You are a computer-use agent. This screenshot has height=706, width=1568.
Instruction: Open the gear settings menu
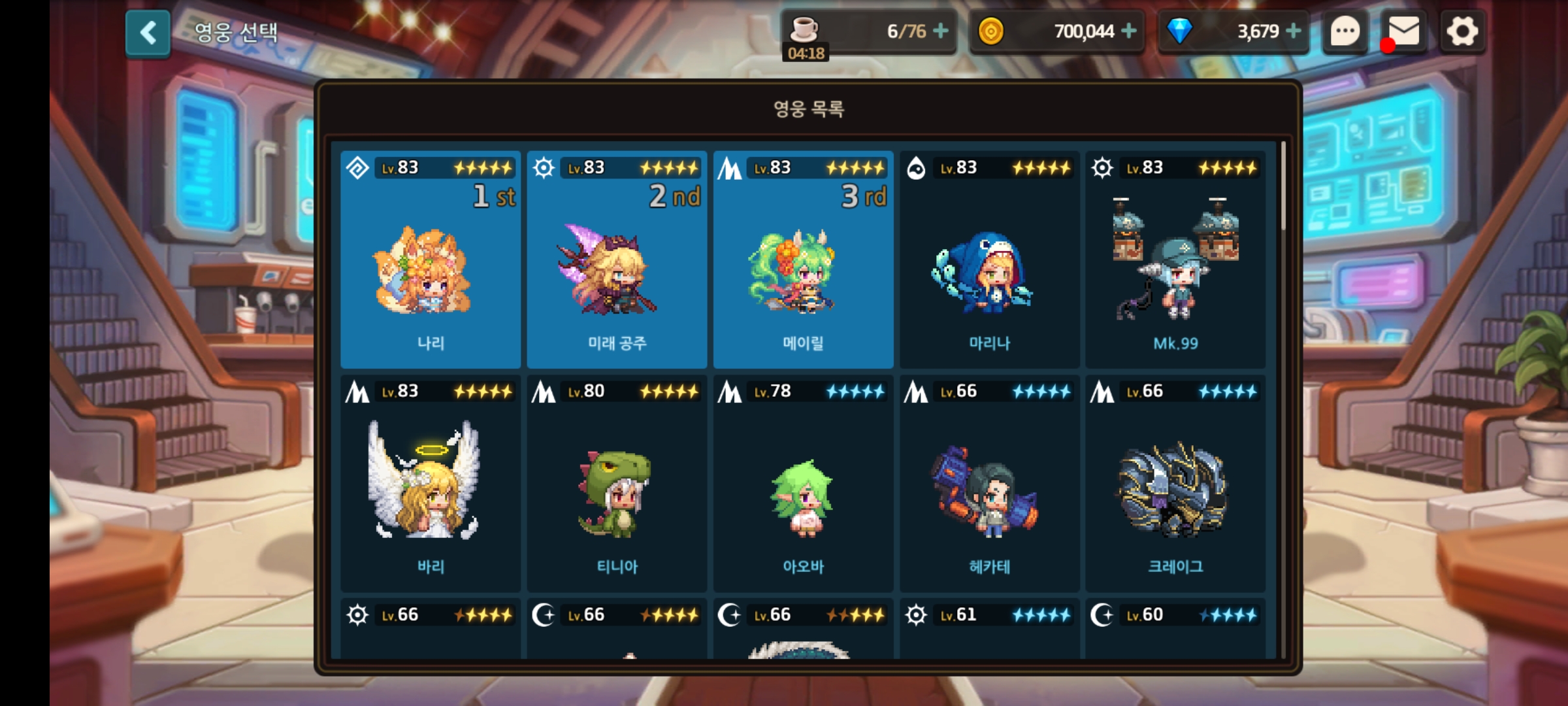click(1462, 31)
